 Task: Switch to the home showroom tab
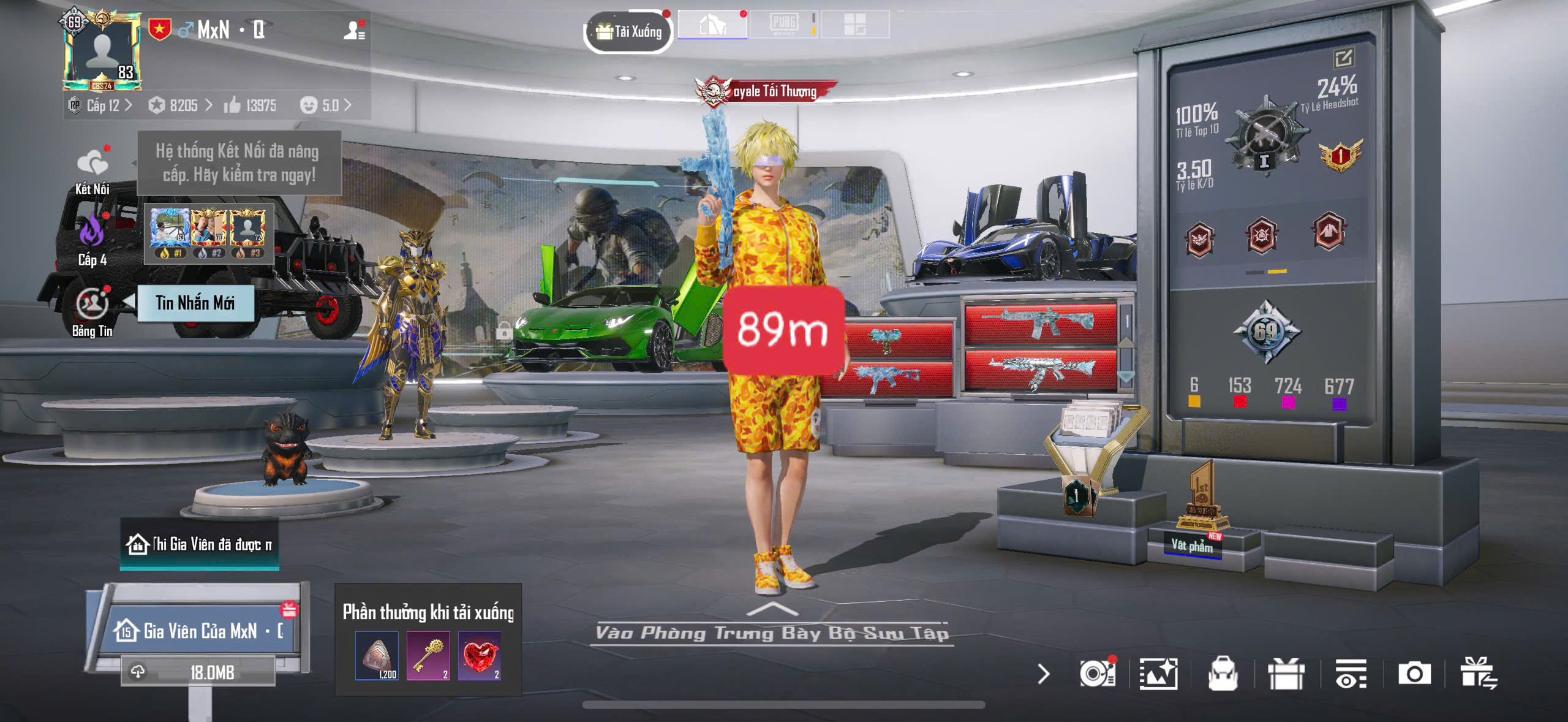(712, 25)
